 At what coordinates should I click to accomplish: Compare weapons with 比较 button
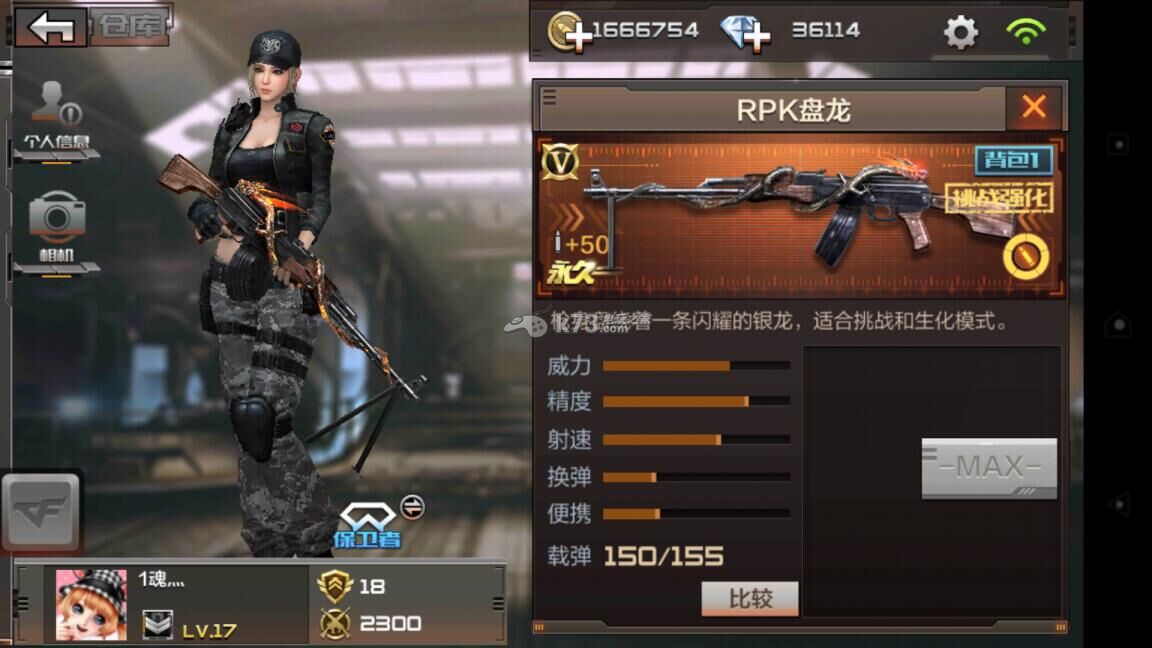click(750, 598)
